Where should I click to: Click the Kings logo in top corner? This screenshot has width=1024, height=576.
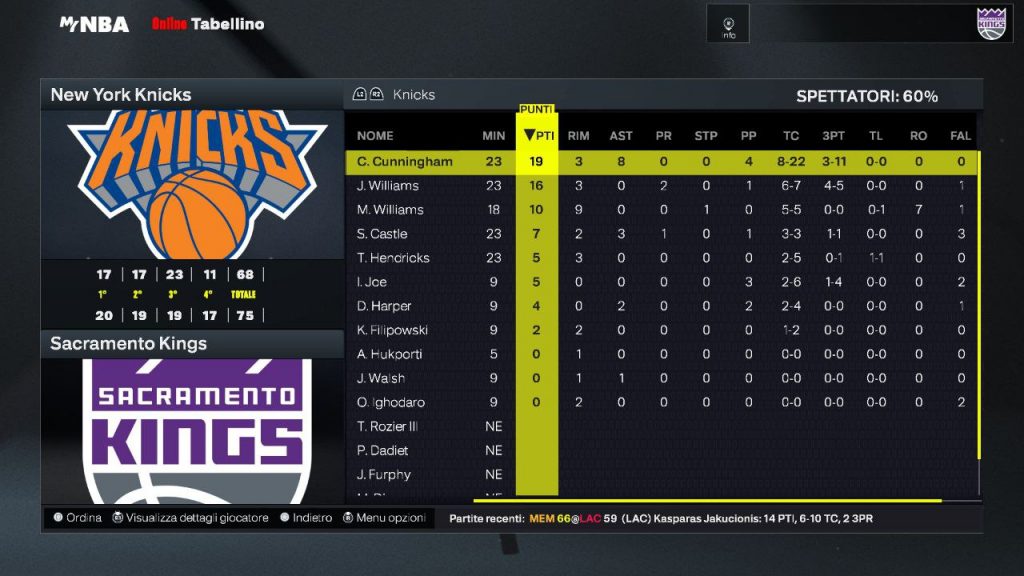(990, 23)
